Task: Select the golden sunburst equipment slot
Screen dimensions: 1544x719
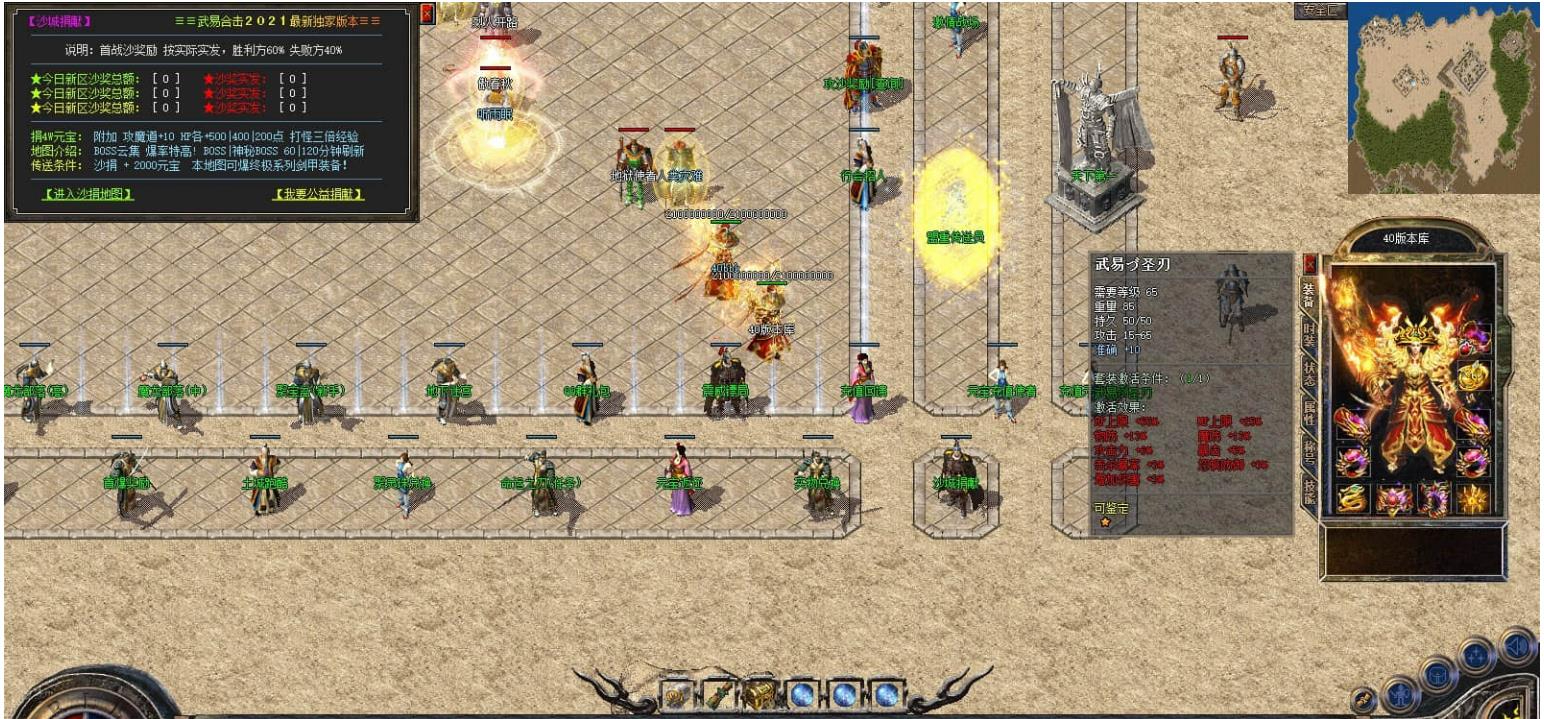Action: point(1472,498)
